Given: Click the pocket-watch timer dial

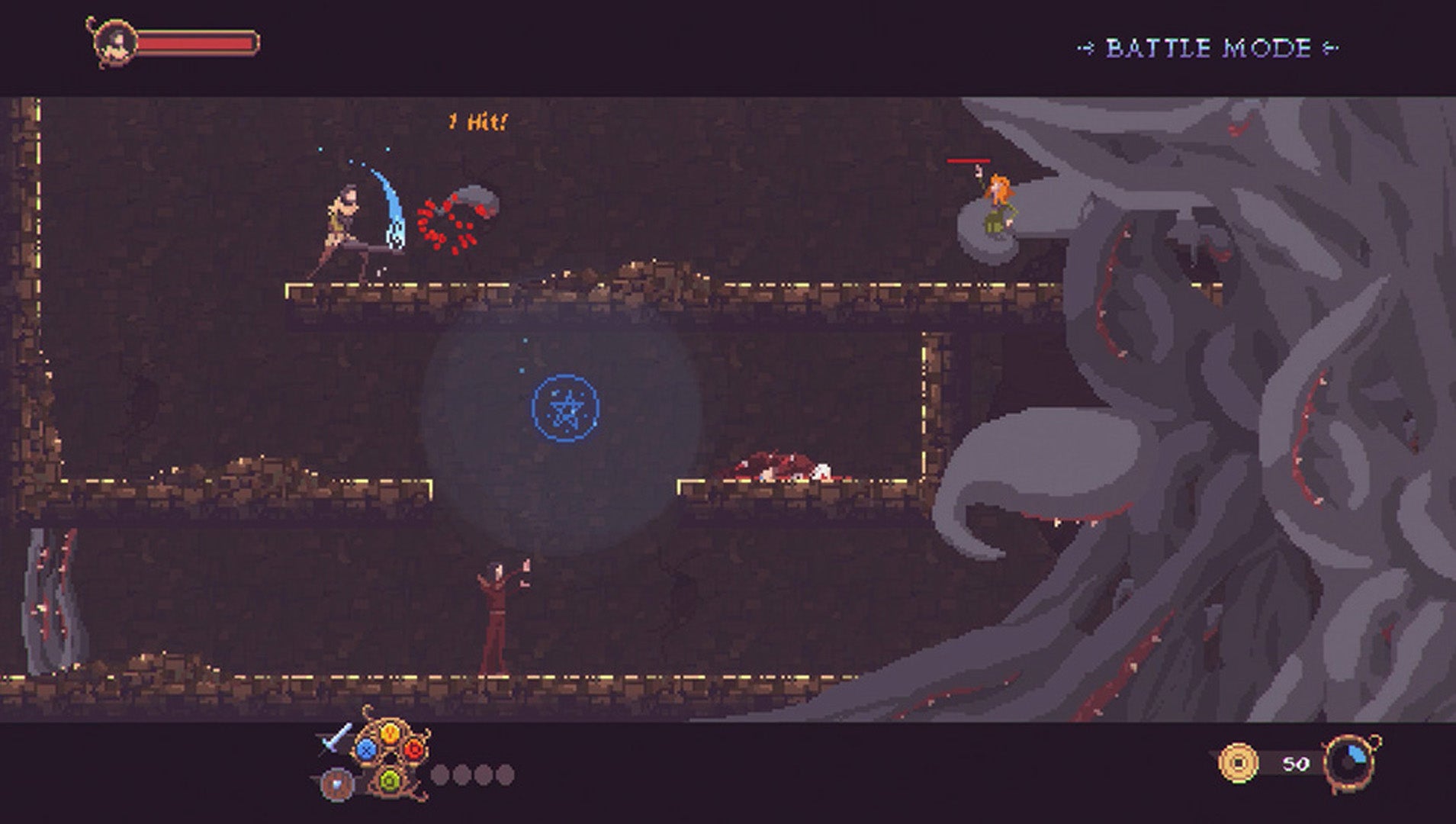Looking at the screenshot, I should click(1351, 761).
